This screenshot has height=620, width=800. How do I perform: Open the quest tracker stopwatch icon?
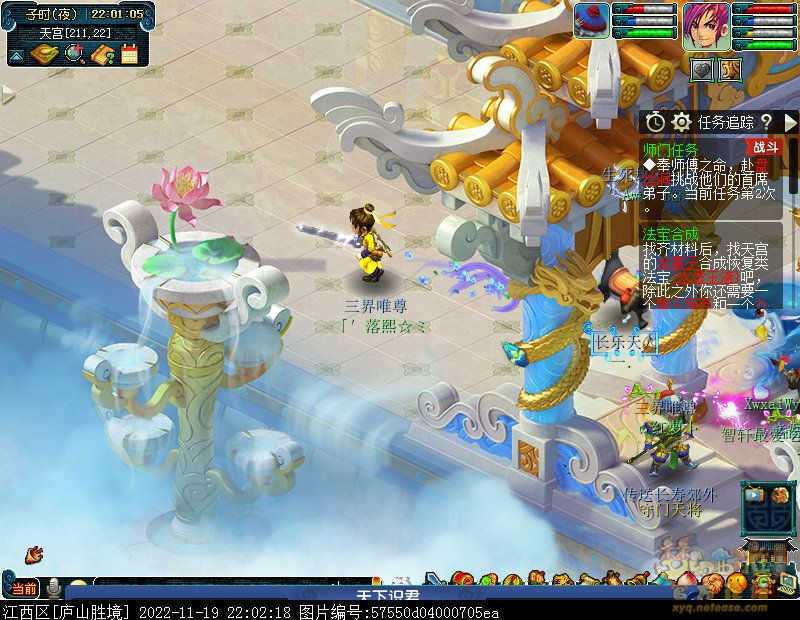tap(655, 122)
